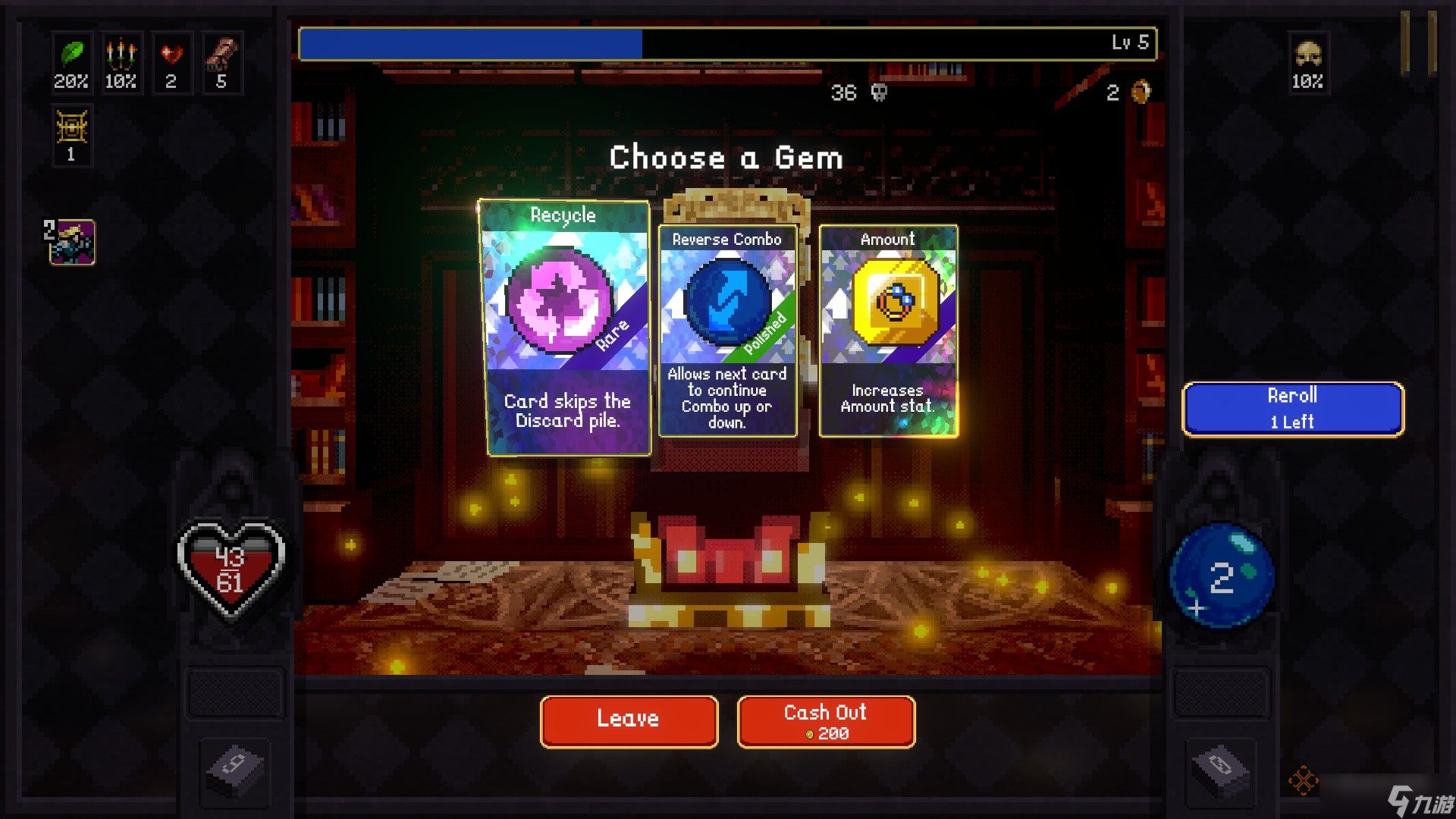This screenshot has height=819, width=1456.
Task: Cash Out for 200 gold
Action: pos(826,721)
